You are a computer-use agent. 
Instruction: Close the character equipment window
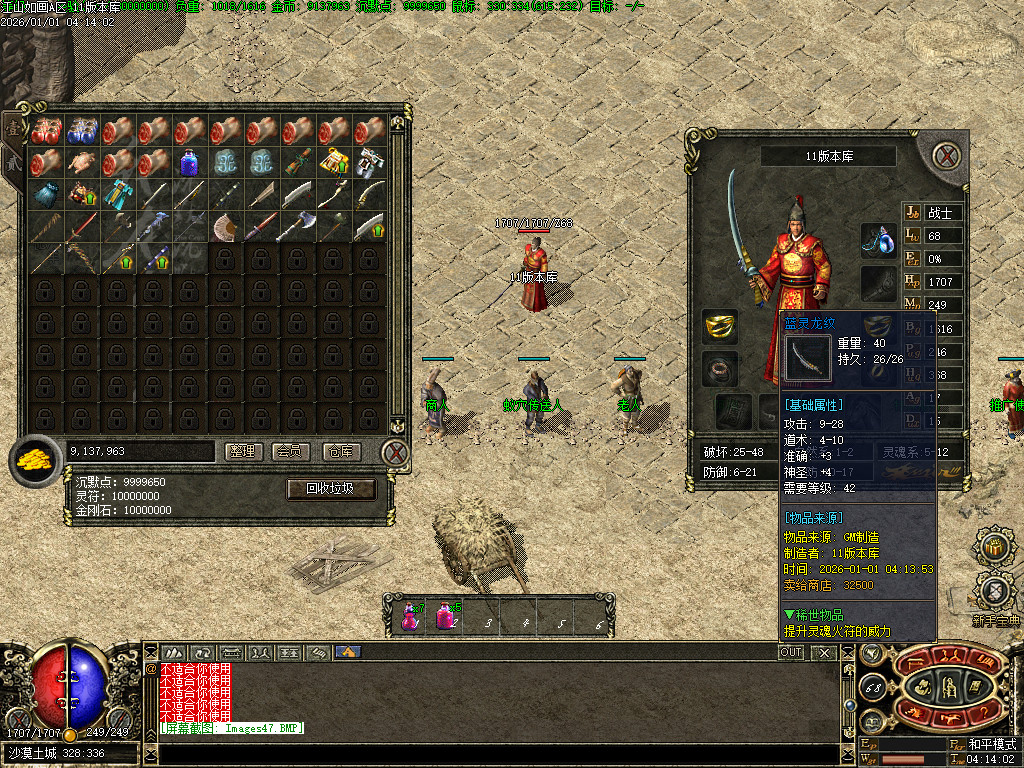click(946, 155)
